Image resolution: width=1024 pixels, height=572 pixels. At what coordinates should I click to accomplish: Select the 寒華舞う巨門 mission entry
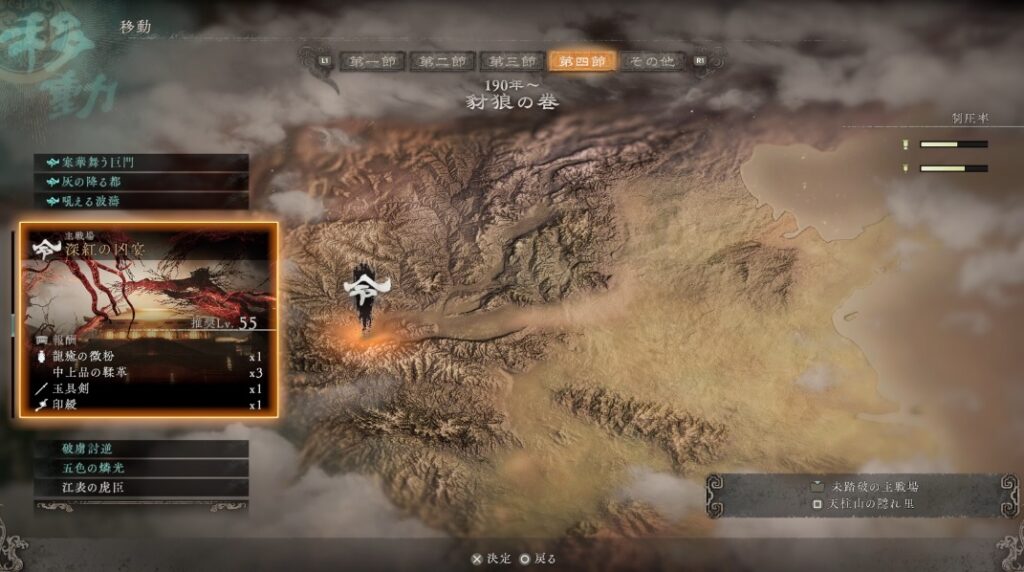140,162
